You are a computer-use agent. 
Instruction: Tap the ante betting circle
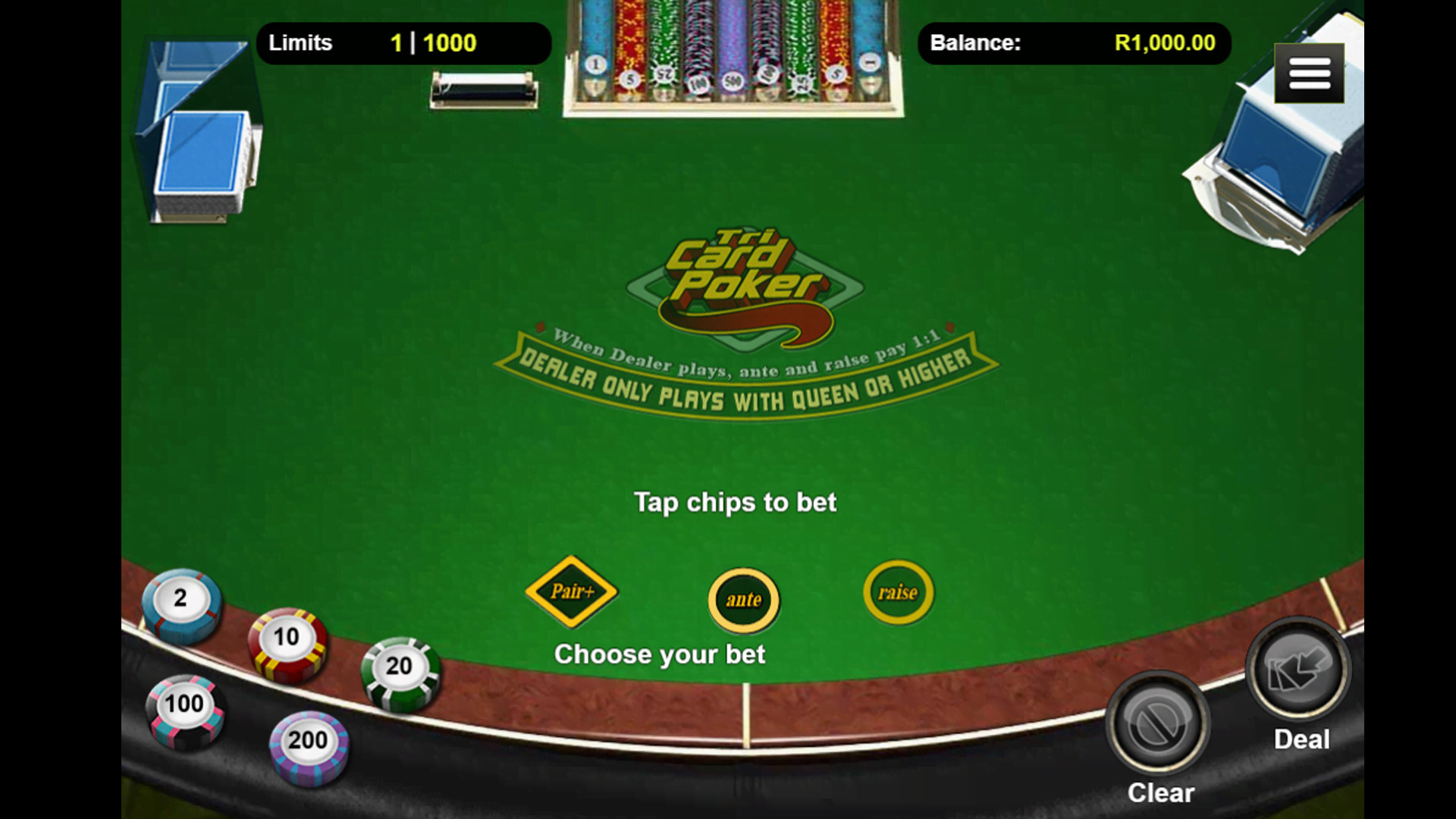point(743,600)
